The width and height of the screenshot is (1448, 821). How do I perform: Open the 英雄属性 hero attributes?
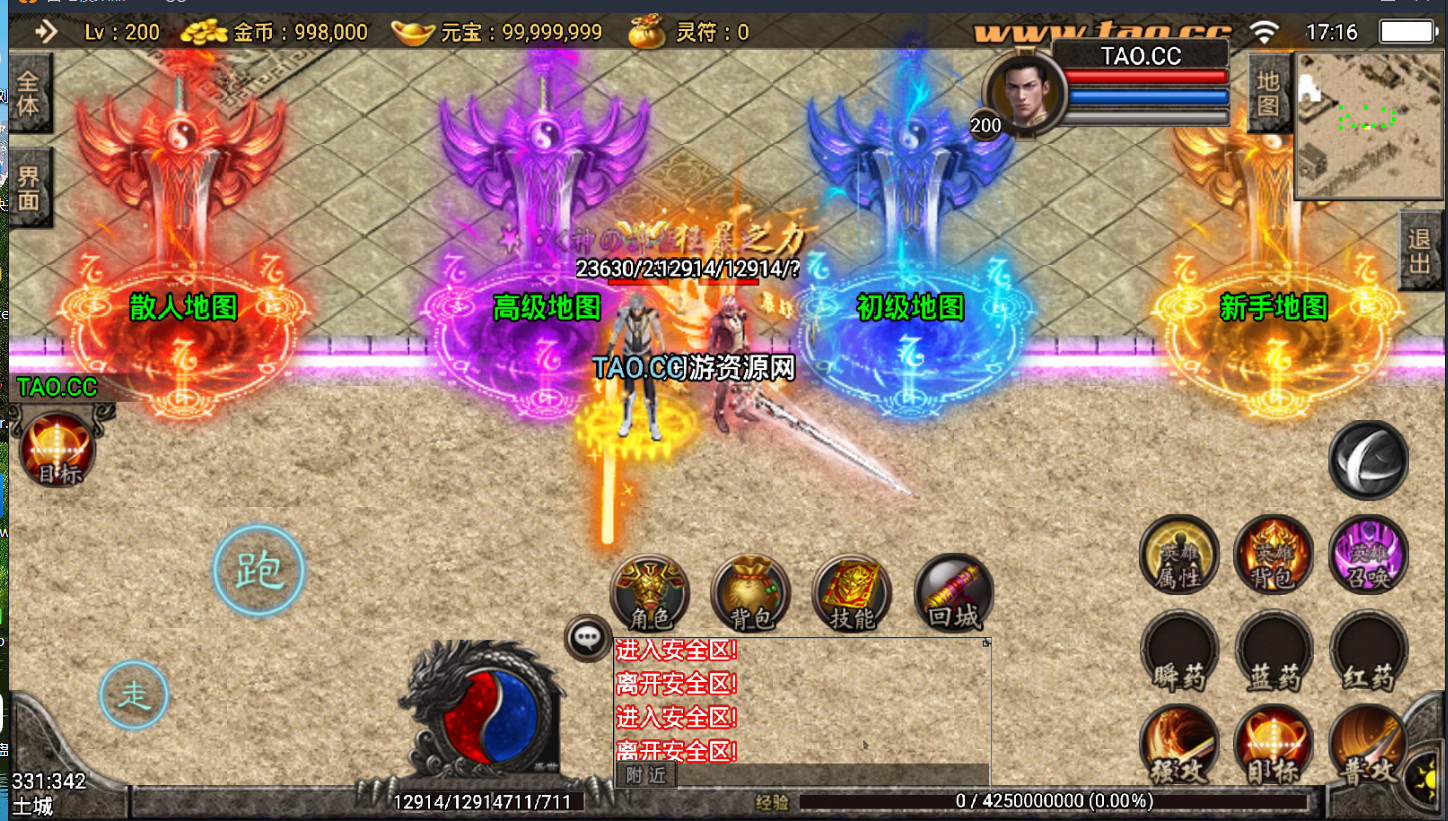pyautogui.click(x=1179, y=554)
